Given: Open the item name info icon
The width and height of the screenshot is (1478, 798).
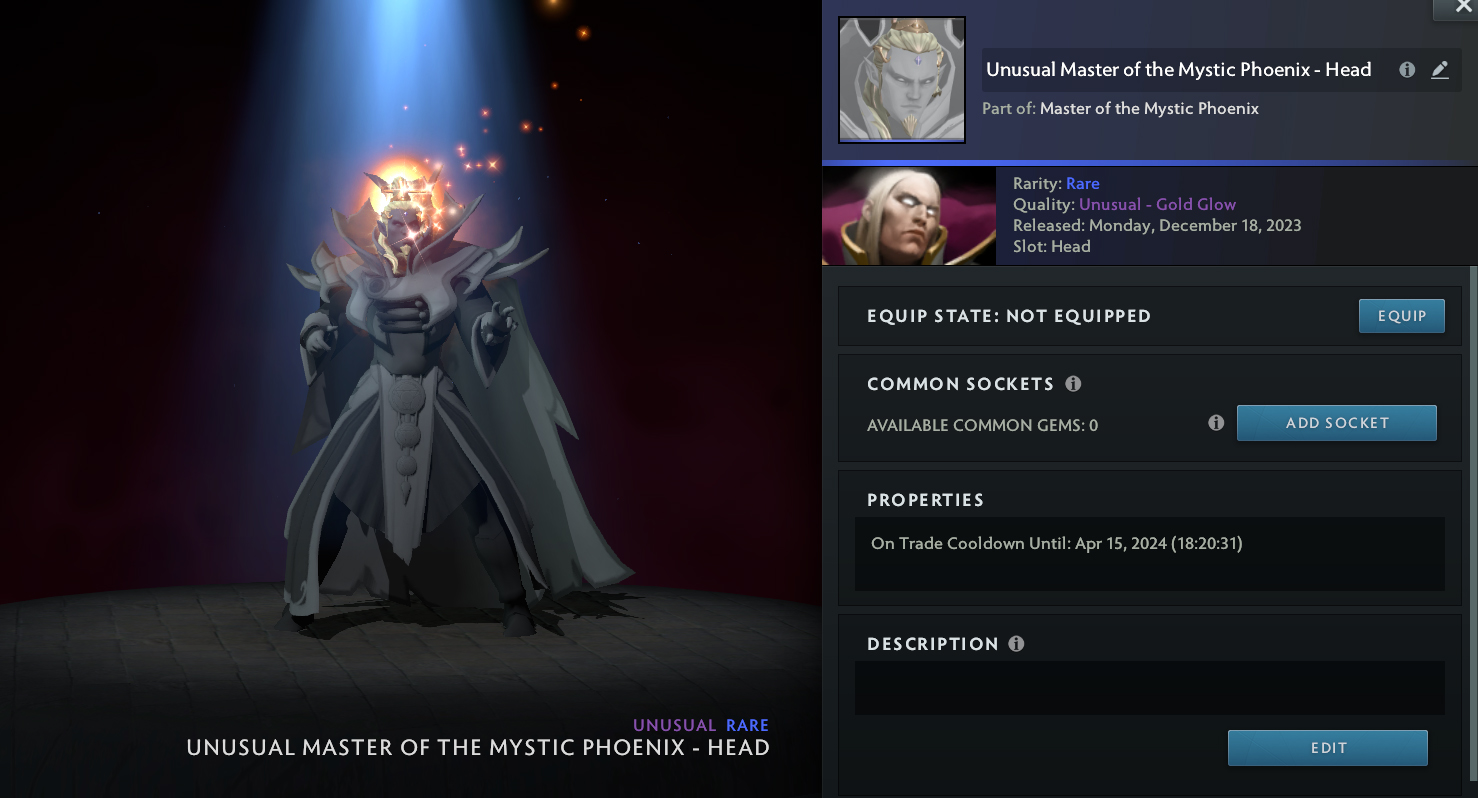Looking at the screenshot, I should tap(1407, 70).
